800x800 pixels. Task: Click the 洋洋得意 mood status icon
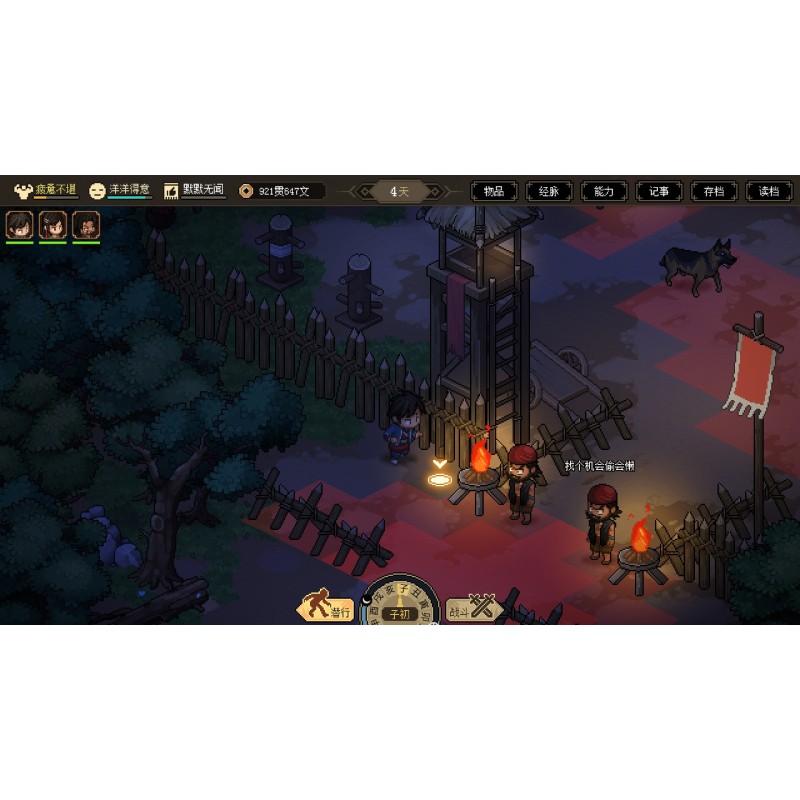(97, 190)
